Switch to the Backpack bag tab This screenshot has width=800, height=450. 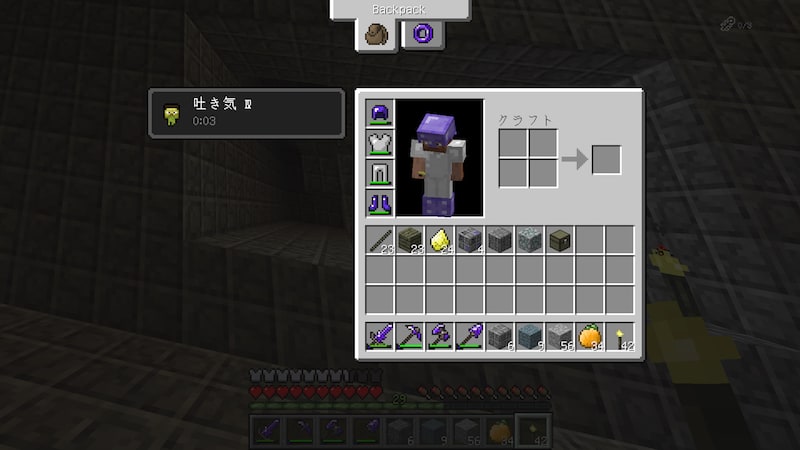[x=379, y=34]
